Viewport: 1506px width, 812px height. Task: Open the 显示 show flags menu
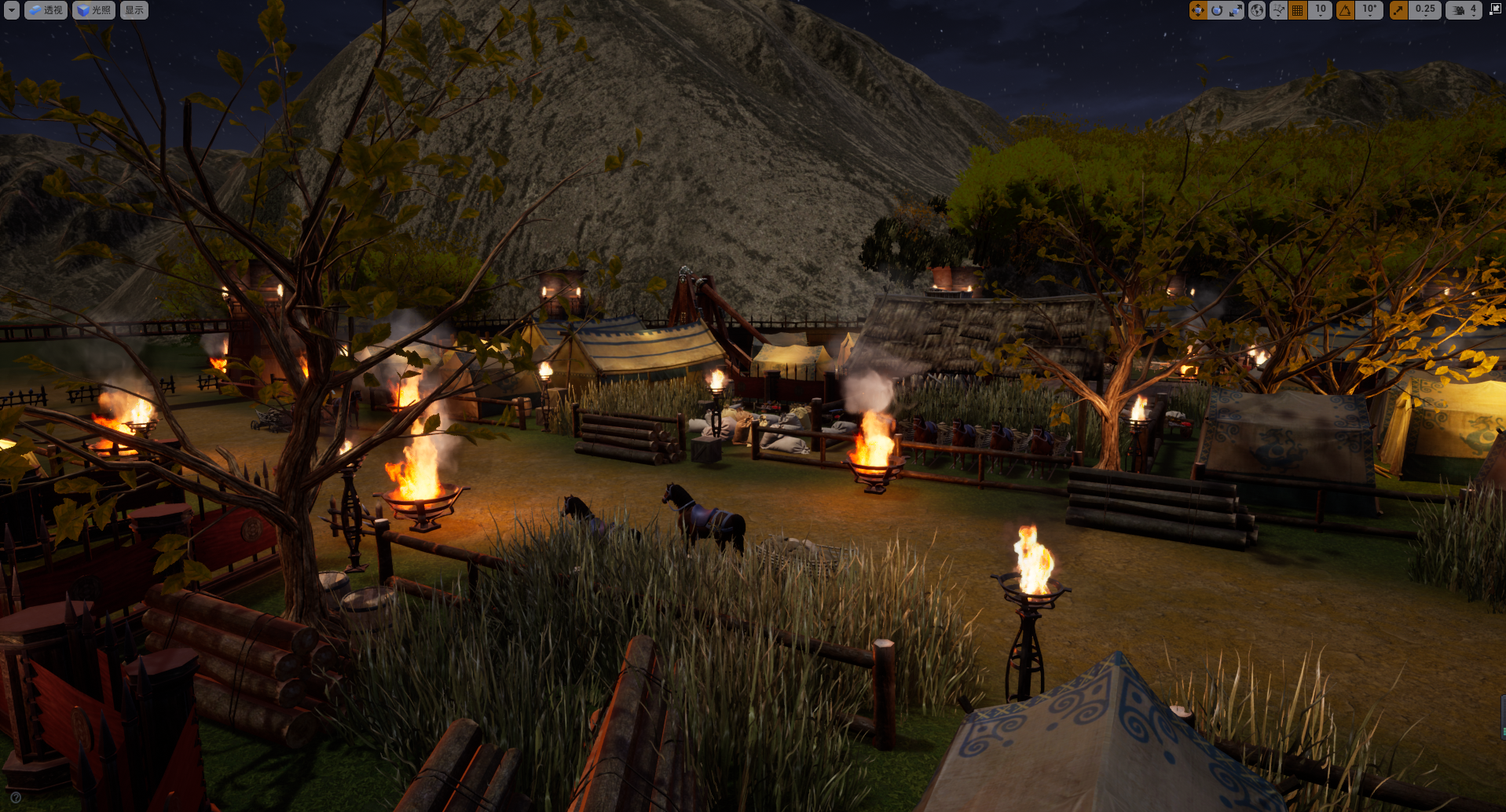pyautogui.click(x=134, y=10)
